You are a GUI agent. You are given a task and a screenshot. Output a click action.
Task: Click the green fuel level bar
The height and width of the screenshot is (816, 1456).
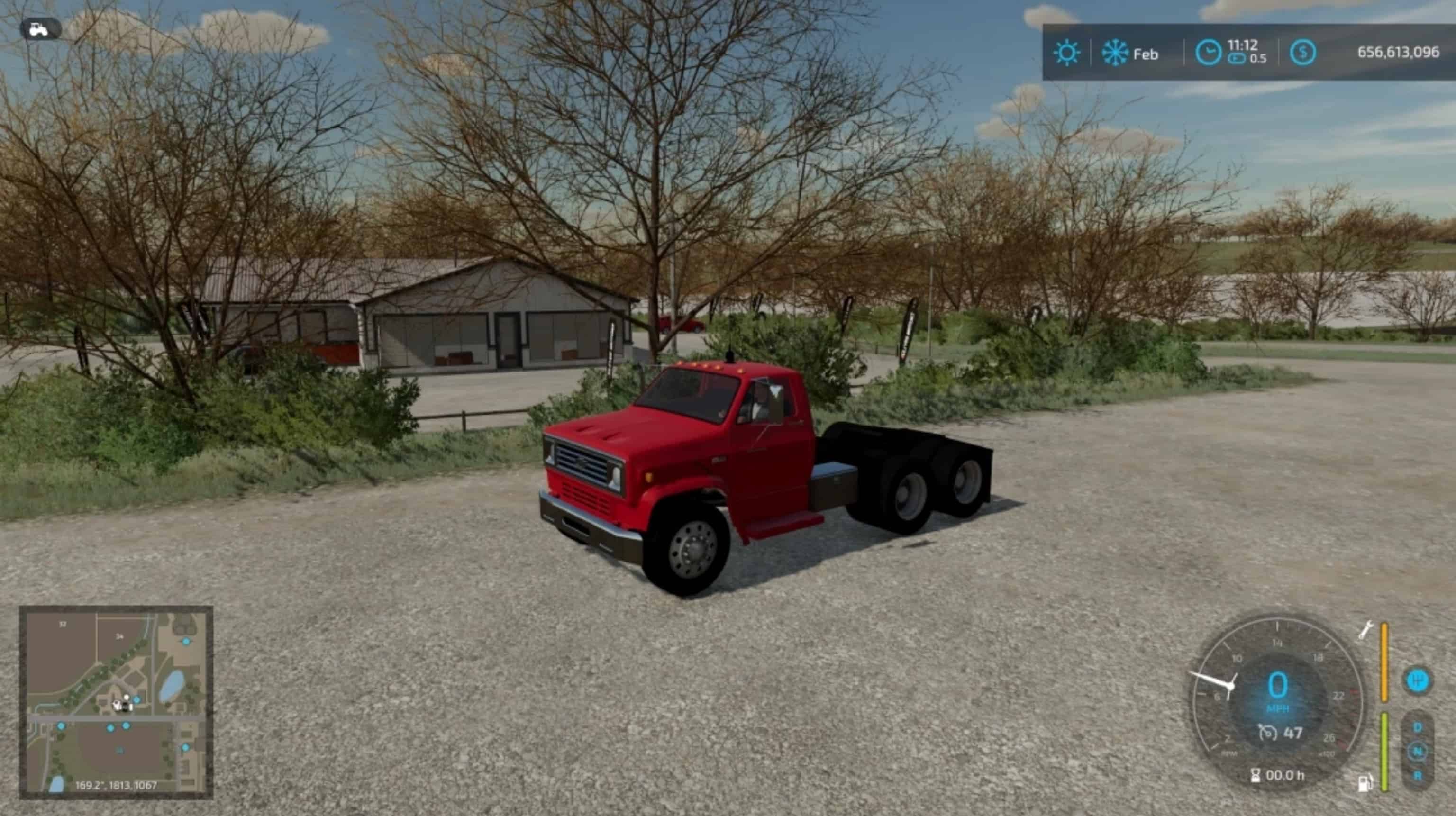(x=1384, y=750)
